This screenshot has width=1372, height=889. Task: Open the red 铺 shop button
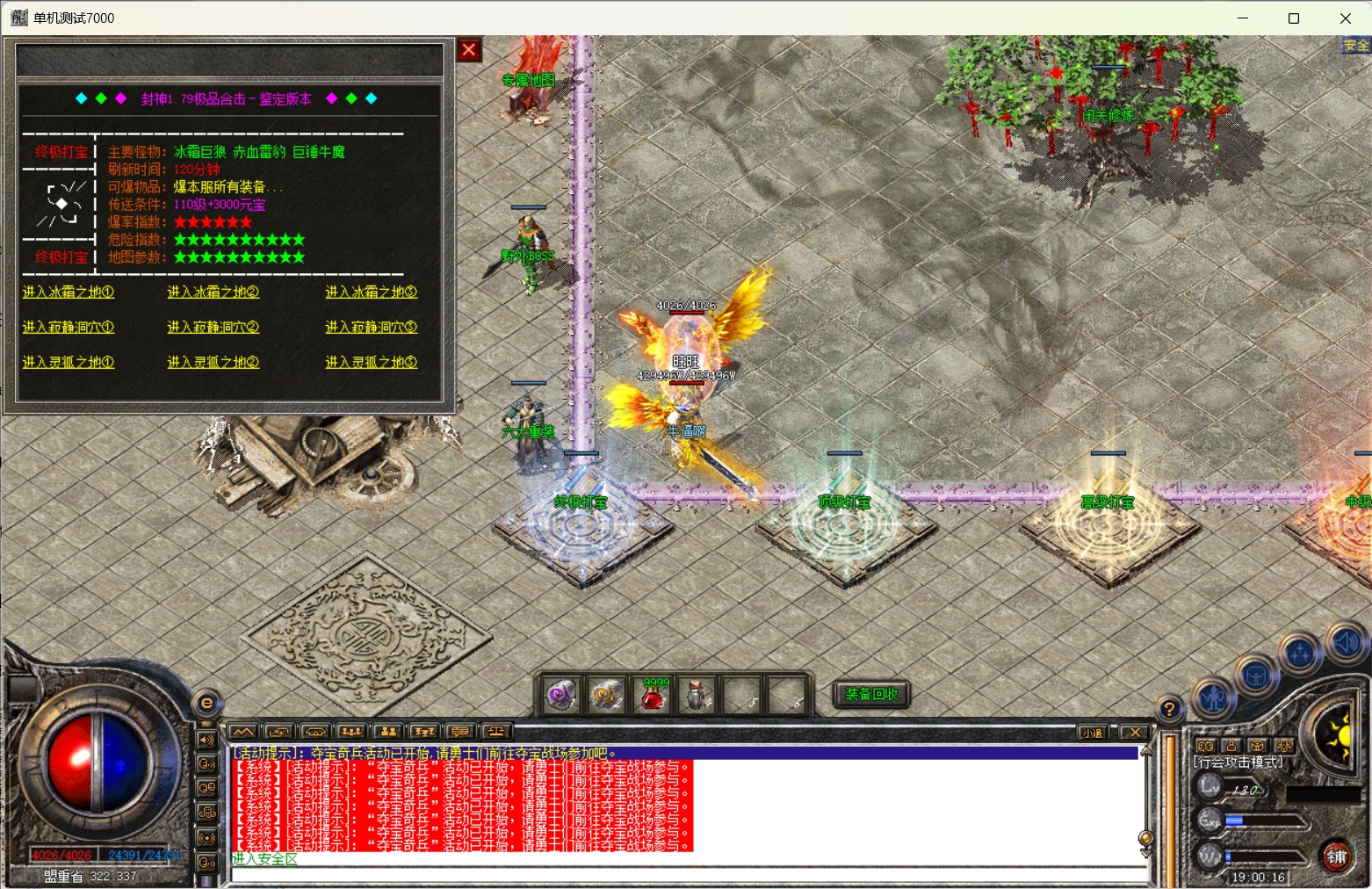1336,856
